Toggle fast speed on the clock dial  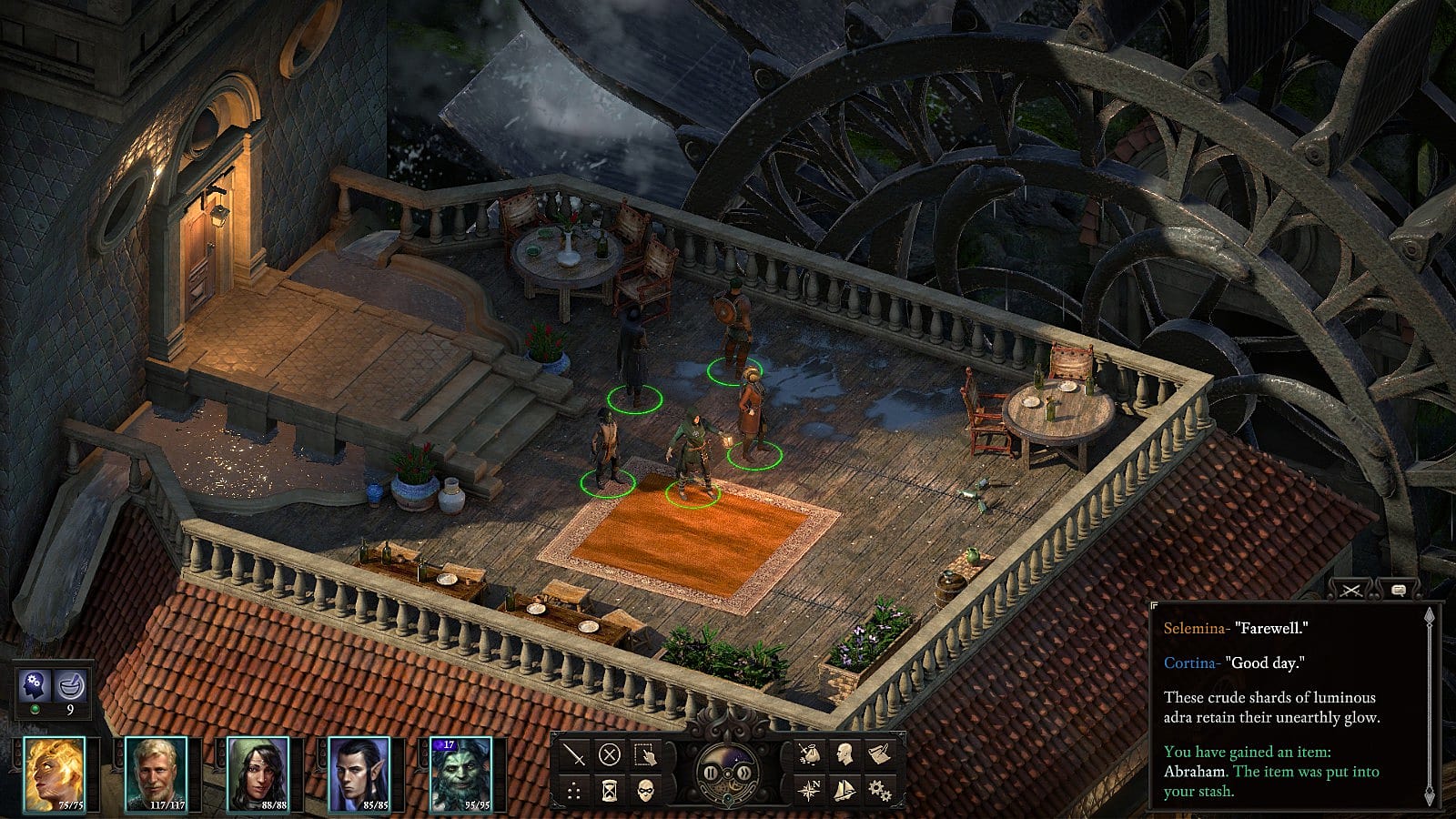[x=745, y=773]
